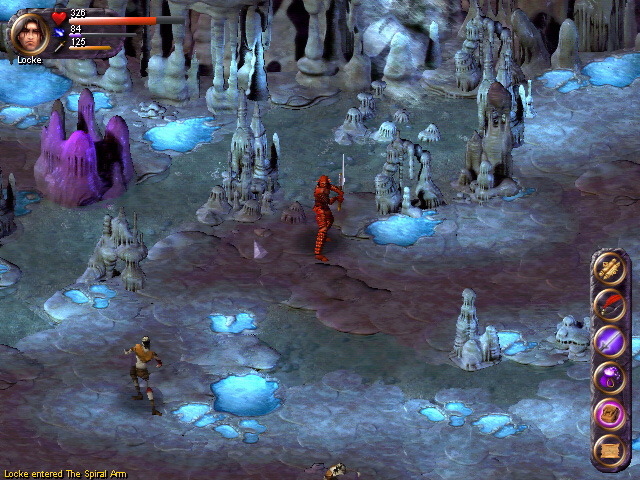Click the red feather quill icon
640x480 pixels.
click(609, 304)
